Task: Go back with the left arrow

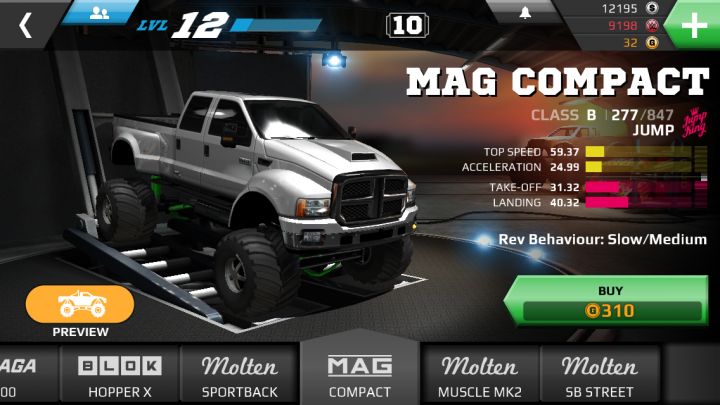Action: pyautogui.click(x=25, y=25)
